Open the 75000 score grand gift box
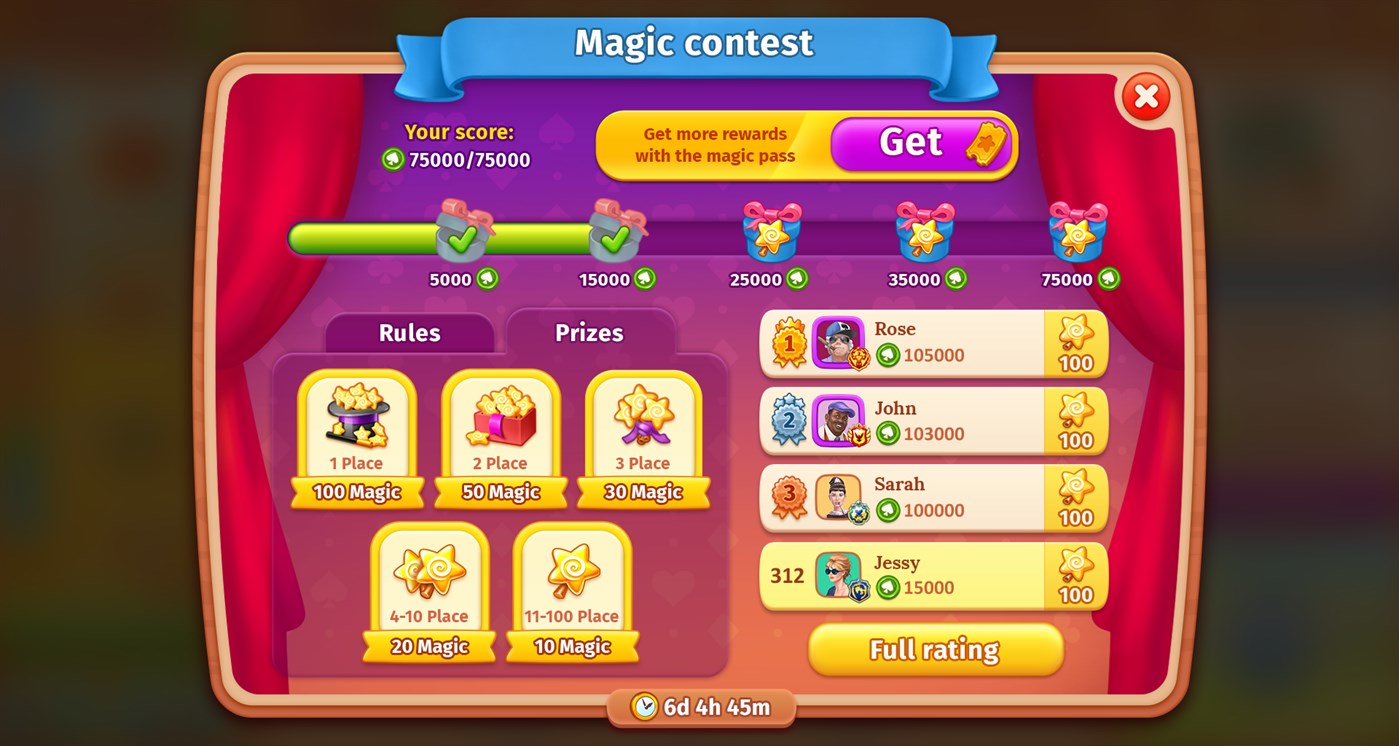Image resolution: width=1399 pixels, height=746 pixels. point(1075,234)
